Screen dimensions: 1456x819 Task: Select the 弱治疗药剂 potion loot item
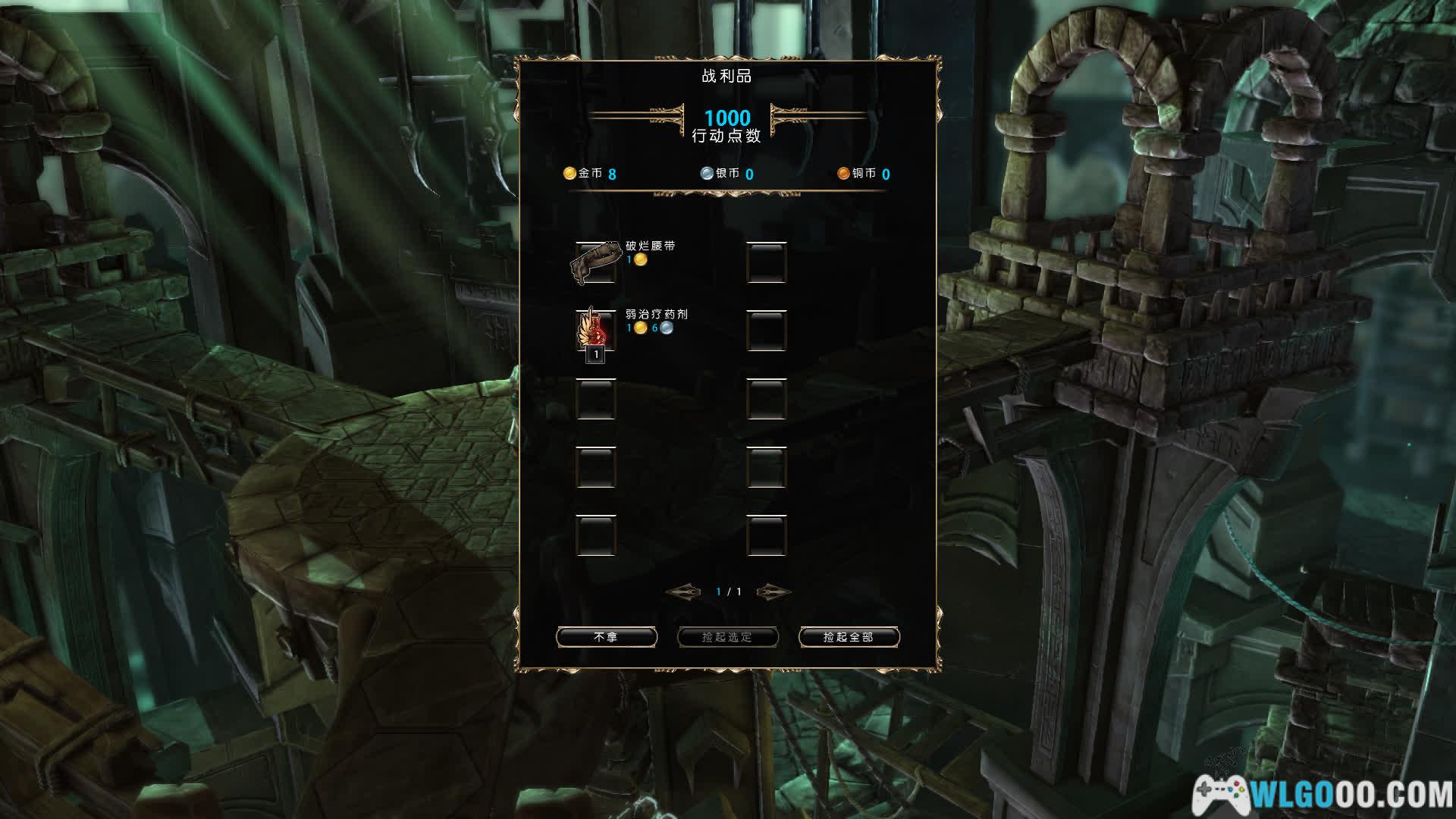(x=595, y=331)
